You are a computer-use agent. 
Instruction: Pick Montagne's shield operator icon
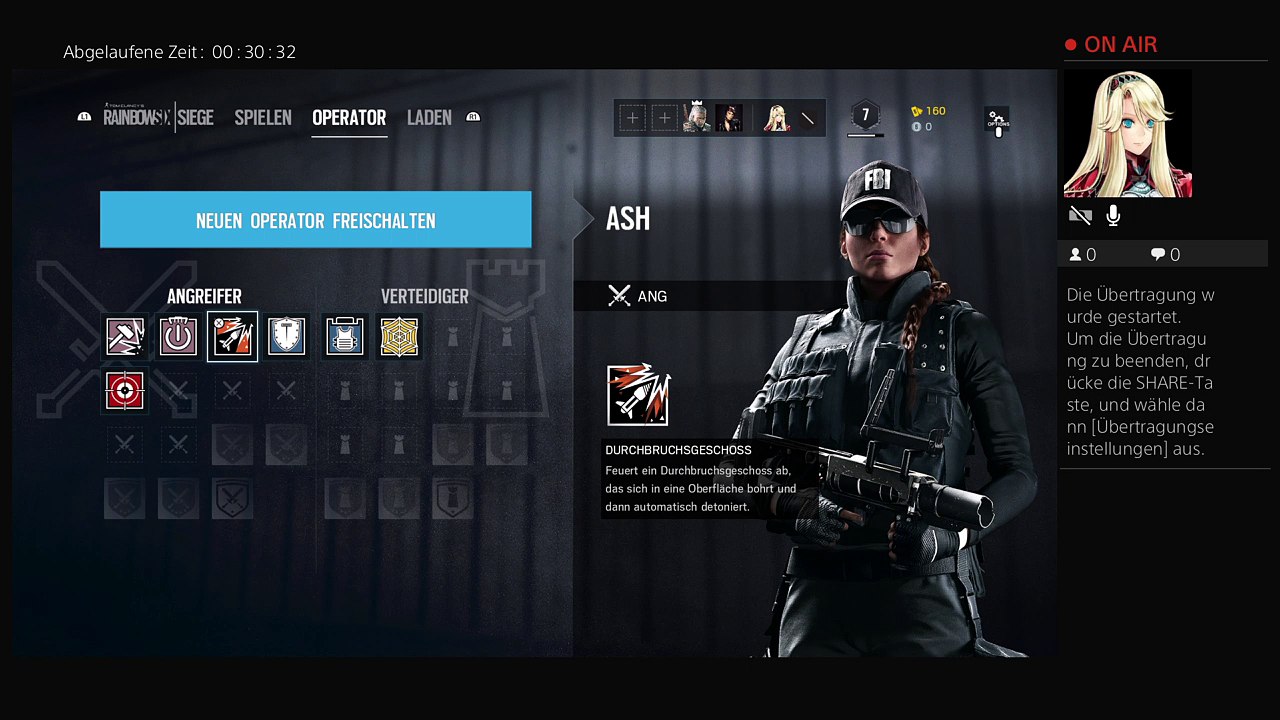click(x=286, y=337)
